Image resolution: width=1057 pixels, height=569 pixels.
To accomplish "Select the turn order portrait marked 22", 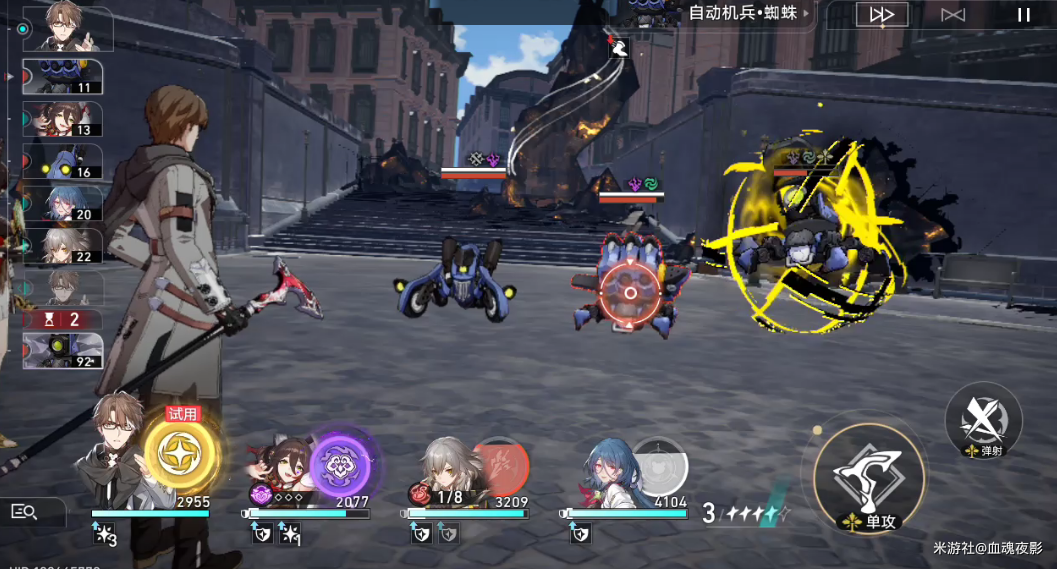I will 62,246.
